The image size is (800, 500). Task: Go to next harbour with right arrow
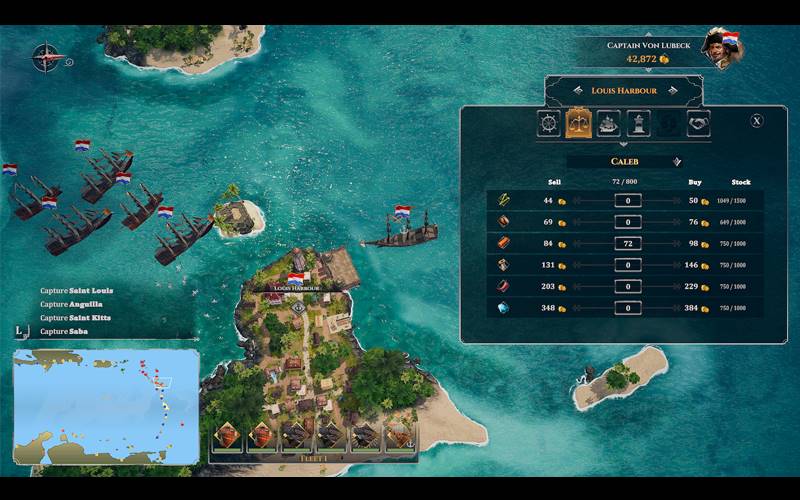[x=672, y=90]
